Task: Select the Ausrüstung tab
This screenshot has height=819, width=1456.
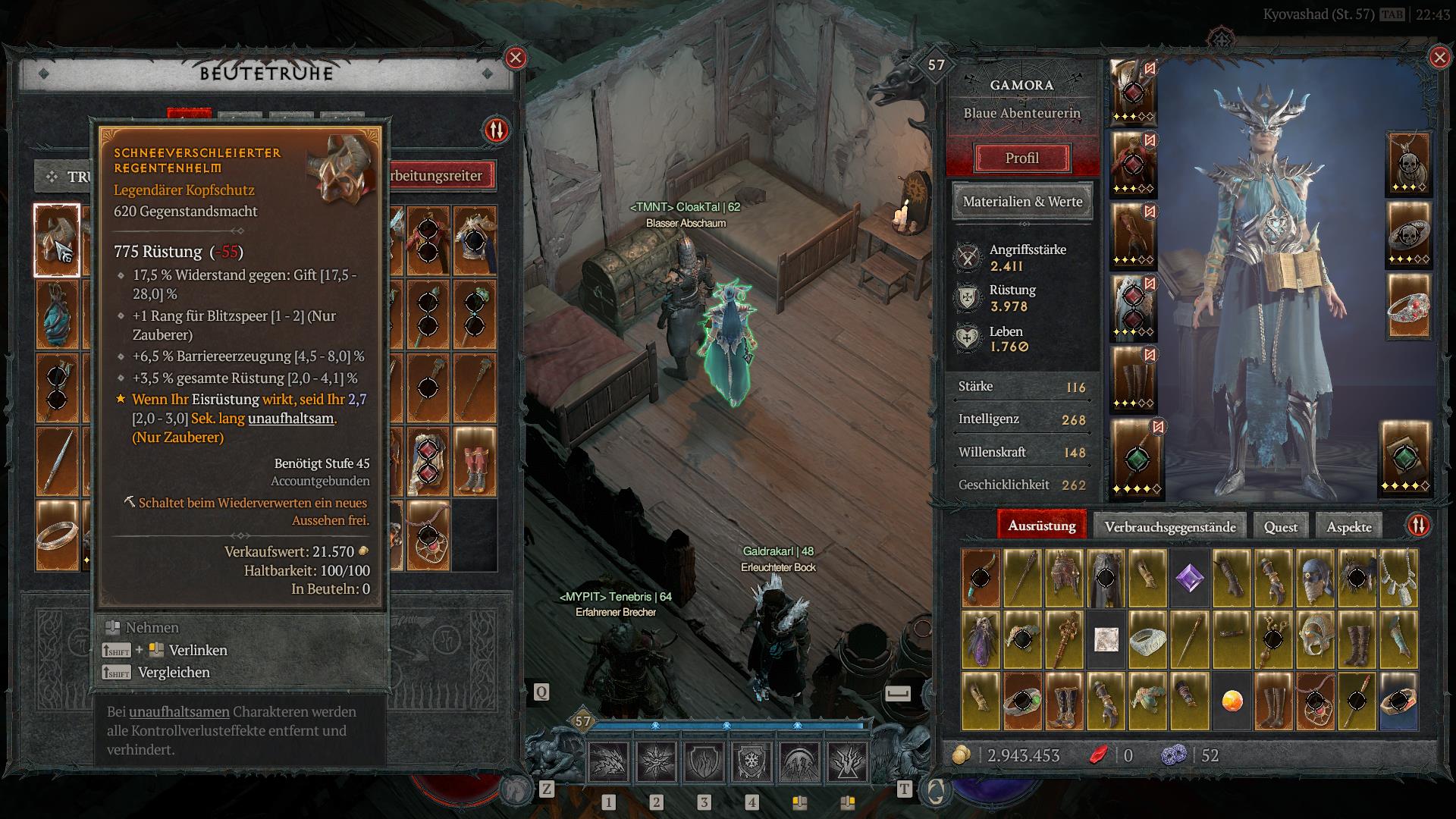Action: (1041, 526)
